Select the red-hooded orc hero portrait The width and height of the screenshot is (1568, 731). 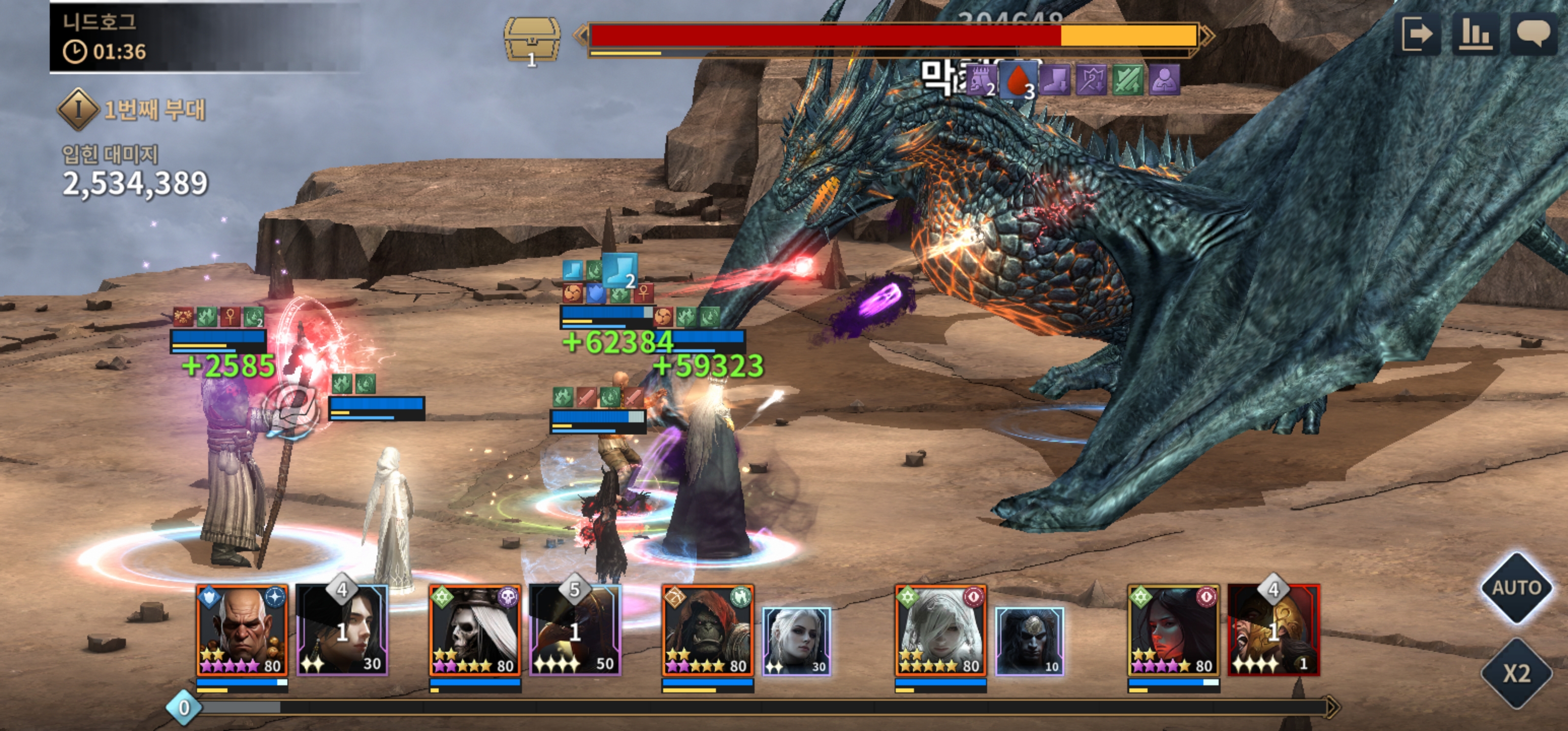(708, 630)
